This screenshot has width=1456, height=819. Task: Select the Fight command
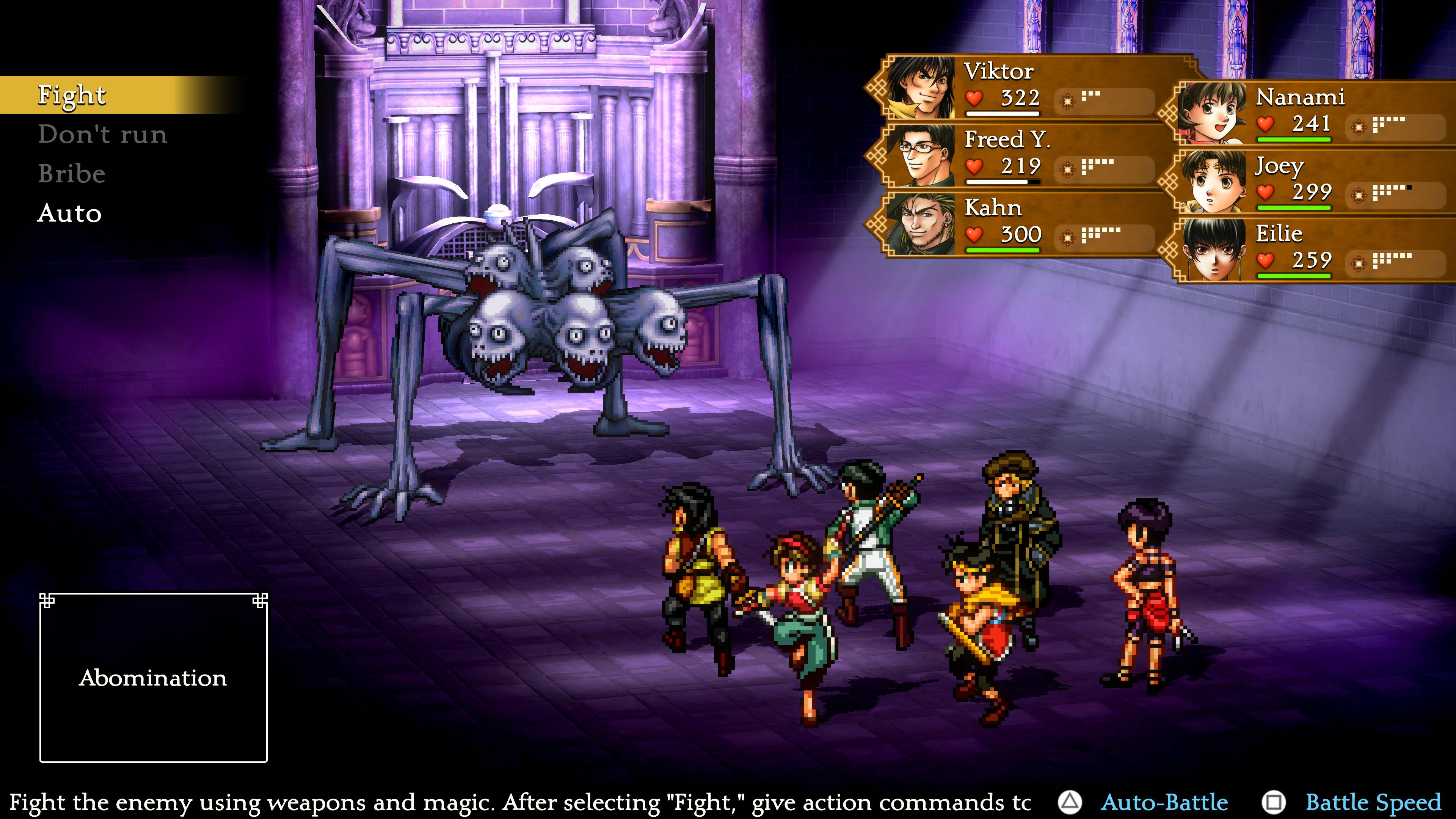tap(72, 95)
